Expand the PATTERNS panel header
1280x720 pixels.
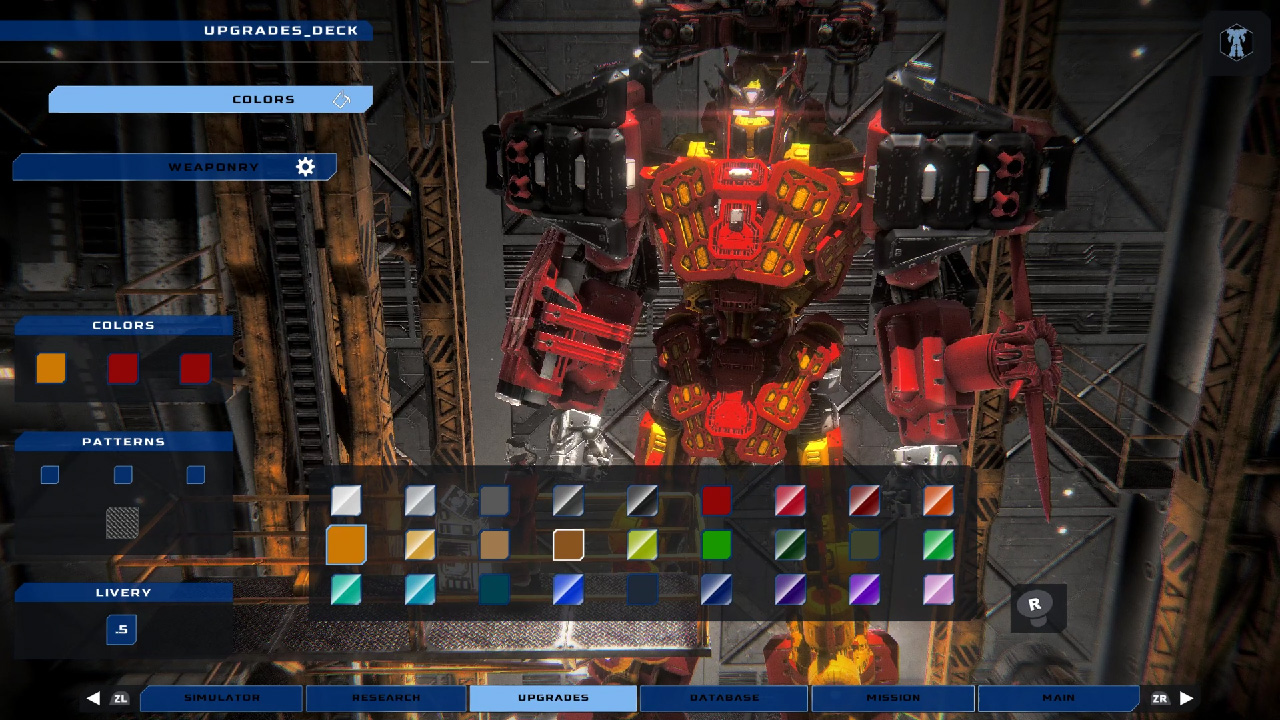(x=123, y=441)
